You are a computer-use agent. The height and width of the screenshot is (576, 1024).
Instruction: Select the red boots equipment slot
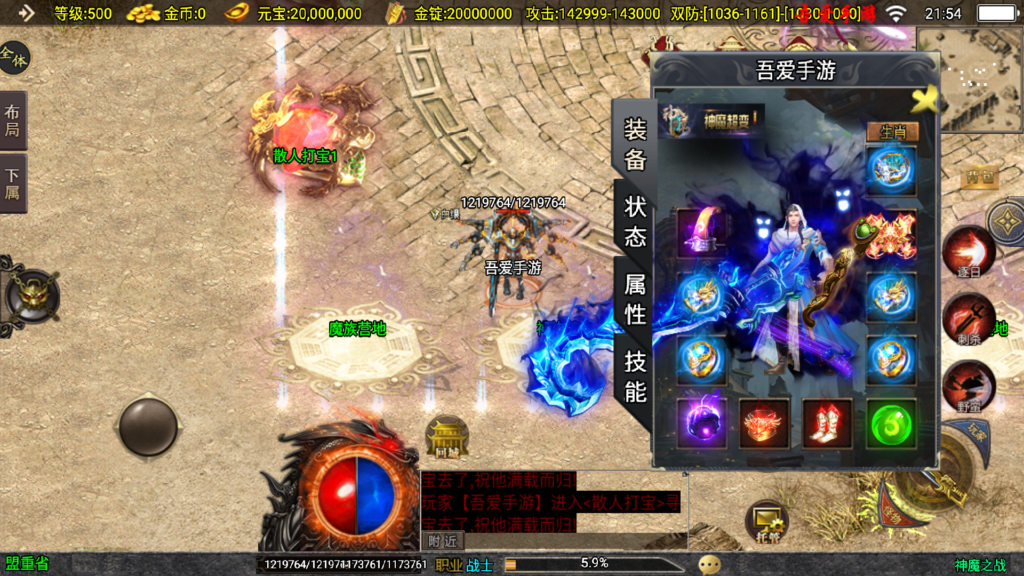click(x=827, y=423)
